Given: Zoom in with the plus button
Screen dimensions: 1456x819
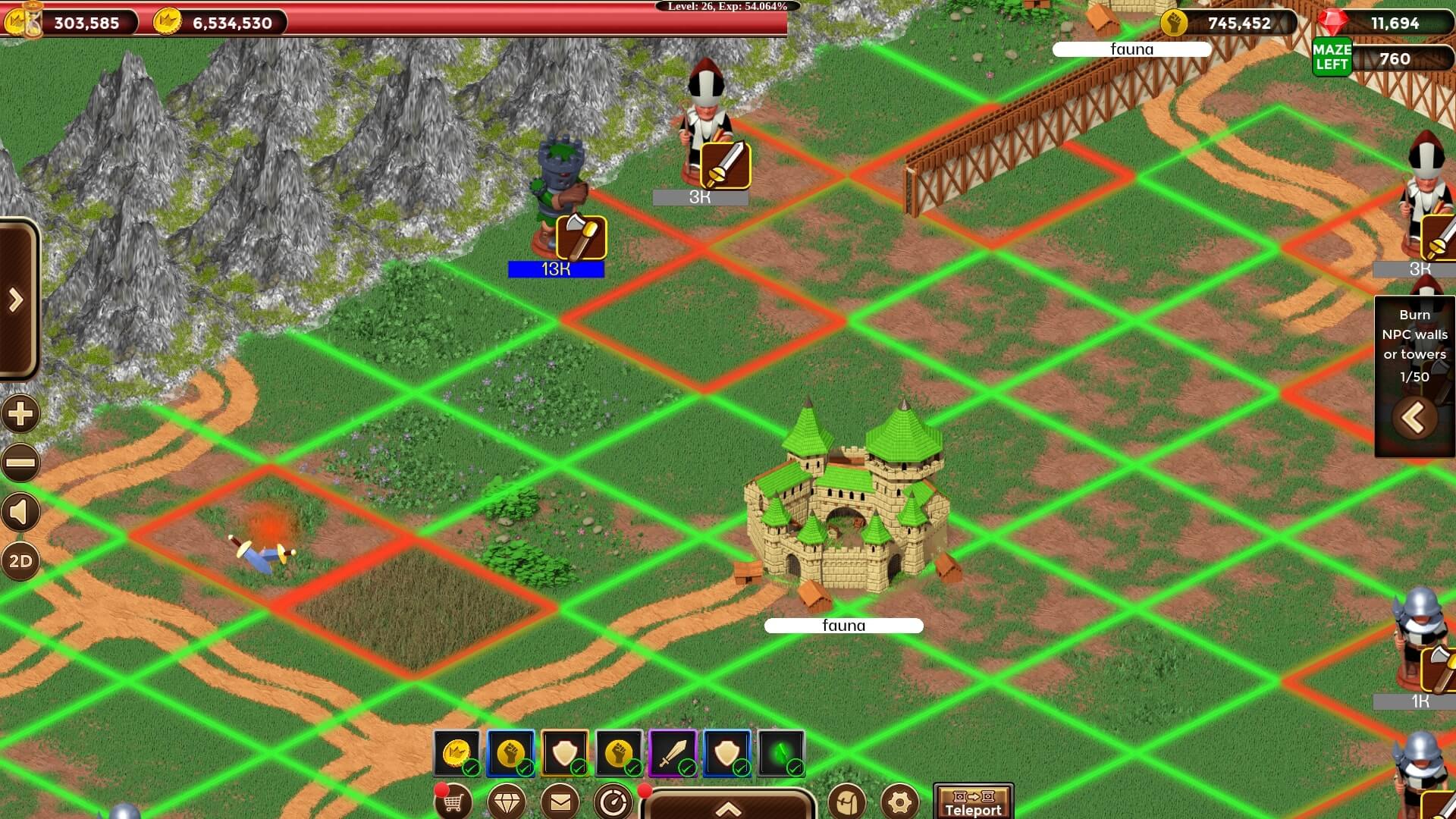Looking at the screenshot, I should tap(20, 414).
